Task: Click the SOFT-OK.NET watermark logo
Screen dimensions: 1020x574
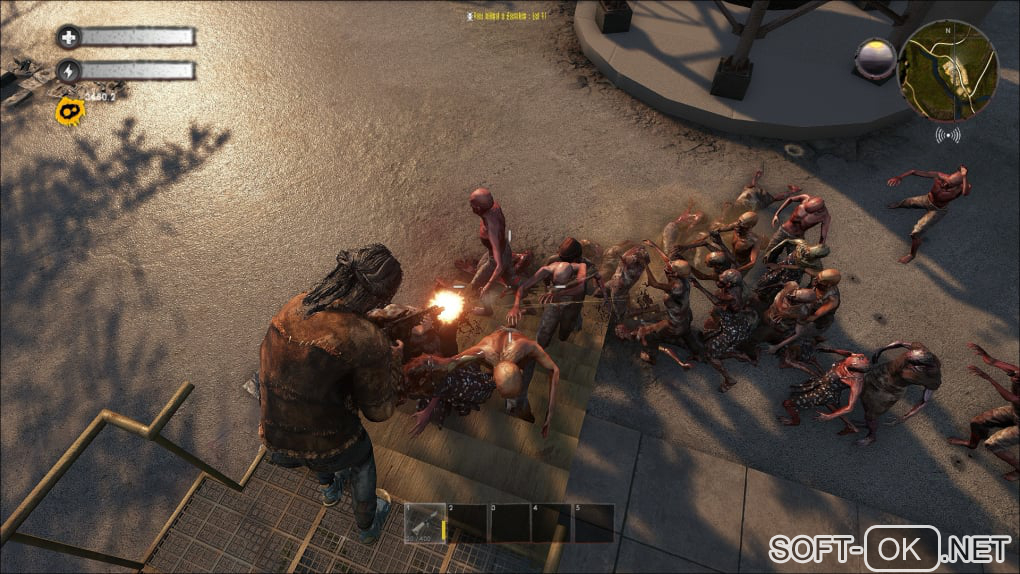Action: coord(889,548)
